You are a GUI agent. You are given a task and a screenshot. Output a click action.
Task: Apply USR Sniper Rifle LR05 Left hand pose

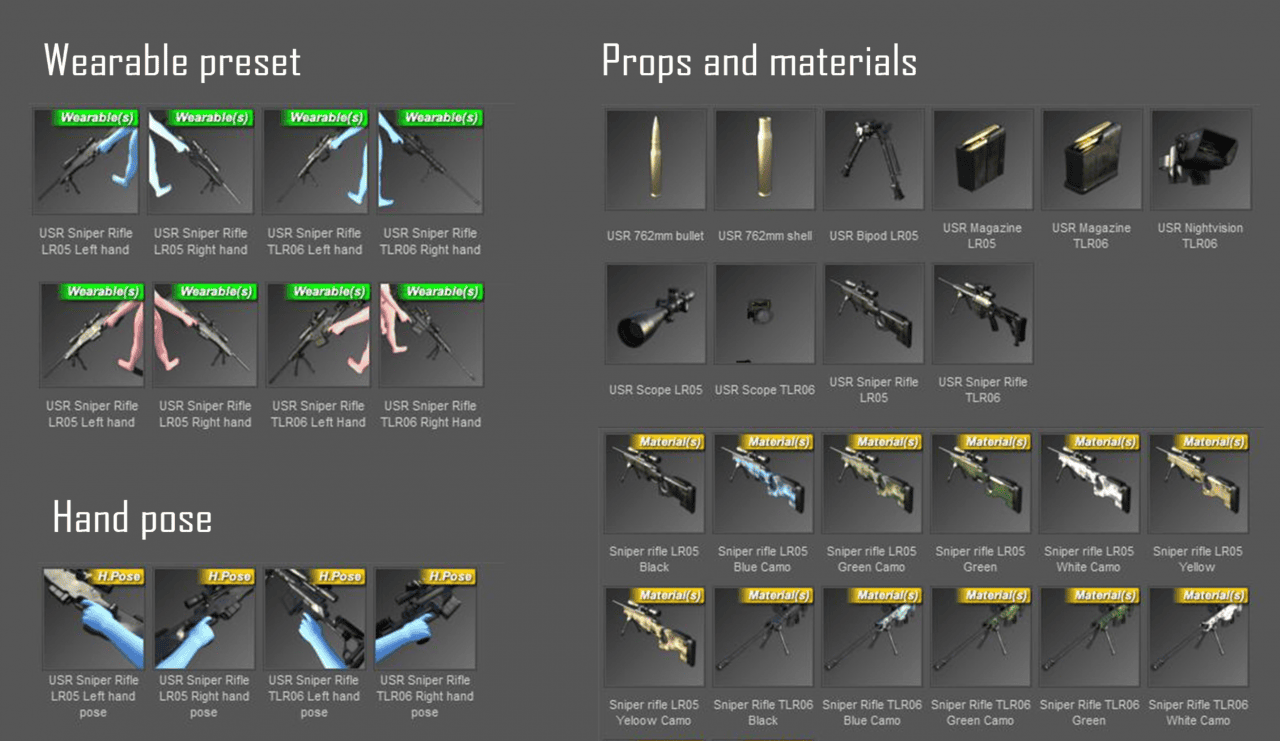[x=93, y=618]
